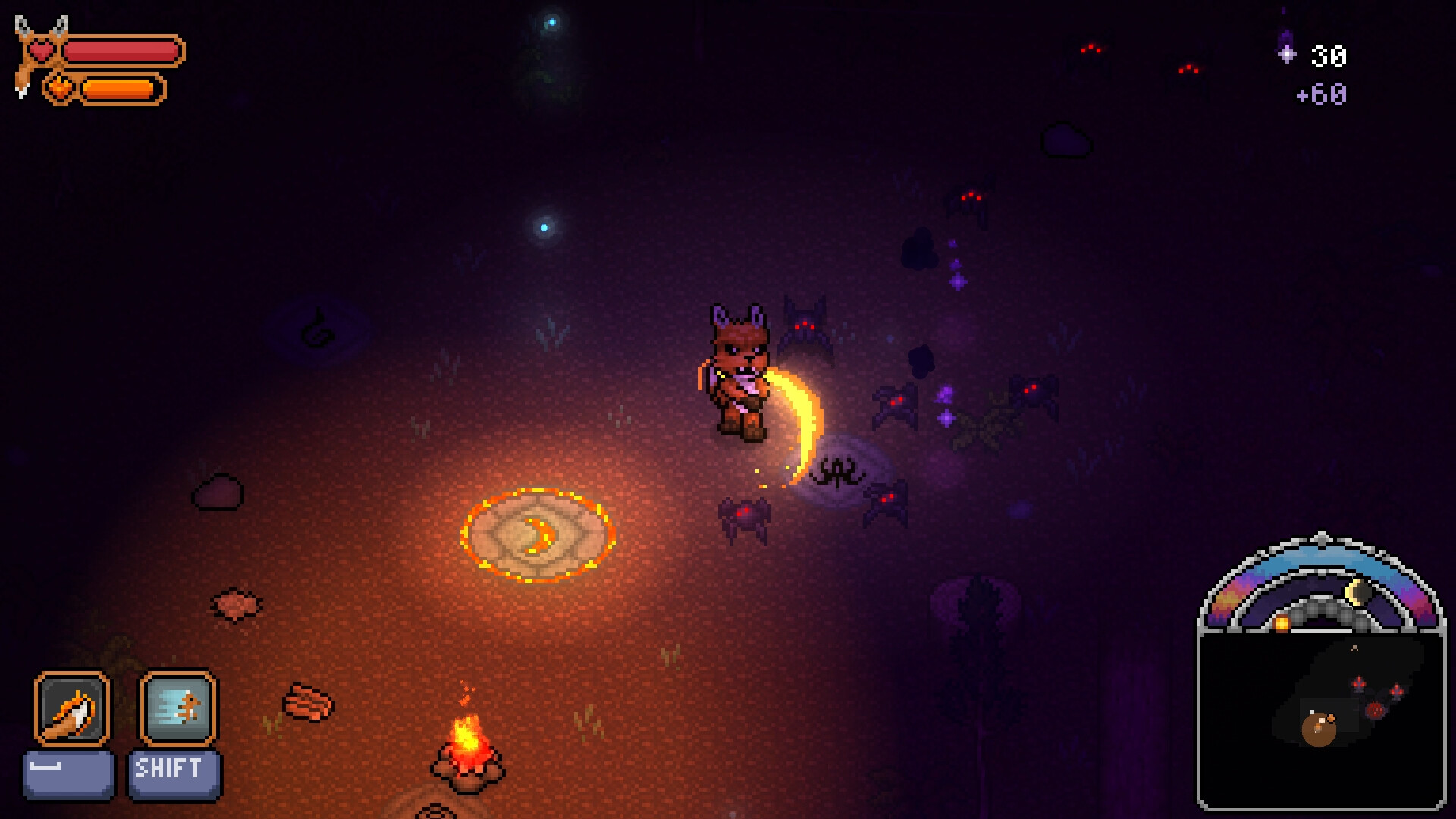Click the moon phase icon on the celestial arc
This screenshot has width=1456, height=819.
pyautogui.click(x=1358, y=591)
